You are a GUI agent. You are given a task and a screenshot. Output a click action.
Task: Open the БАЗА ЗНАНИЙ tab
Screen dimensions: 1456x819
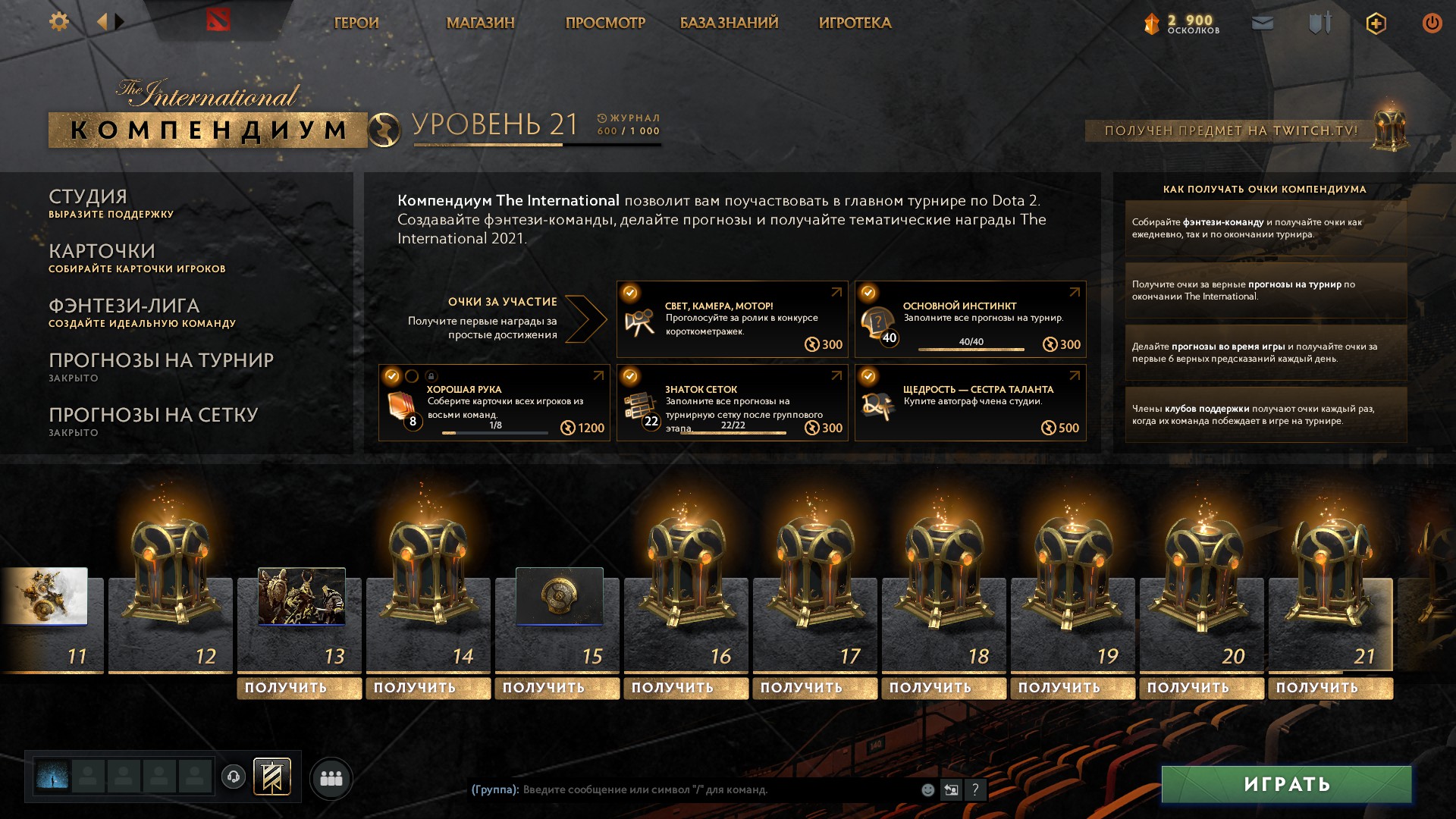(x=729, y=23)
